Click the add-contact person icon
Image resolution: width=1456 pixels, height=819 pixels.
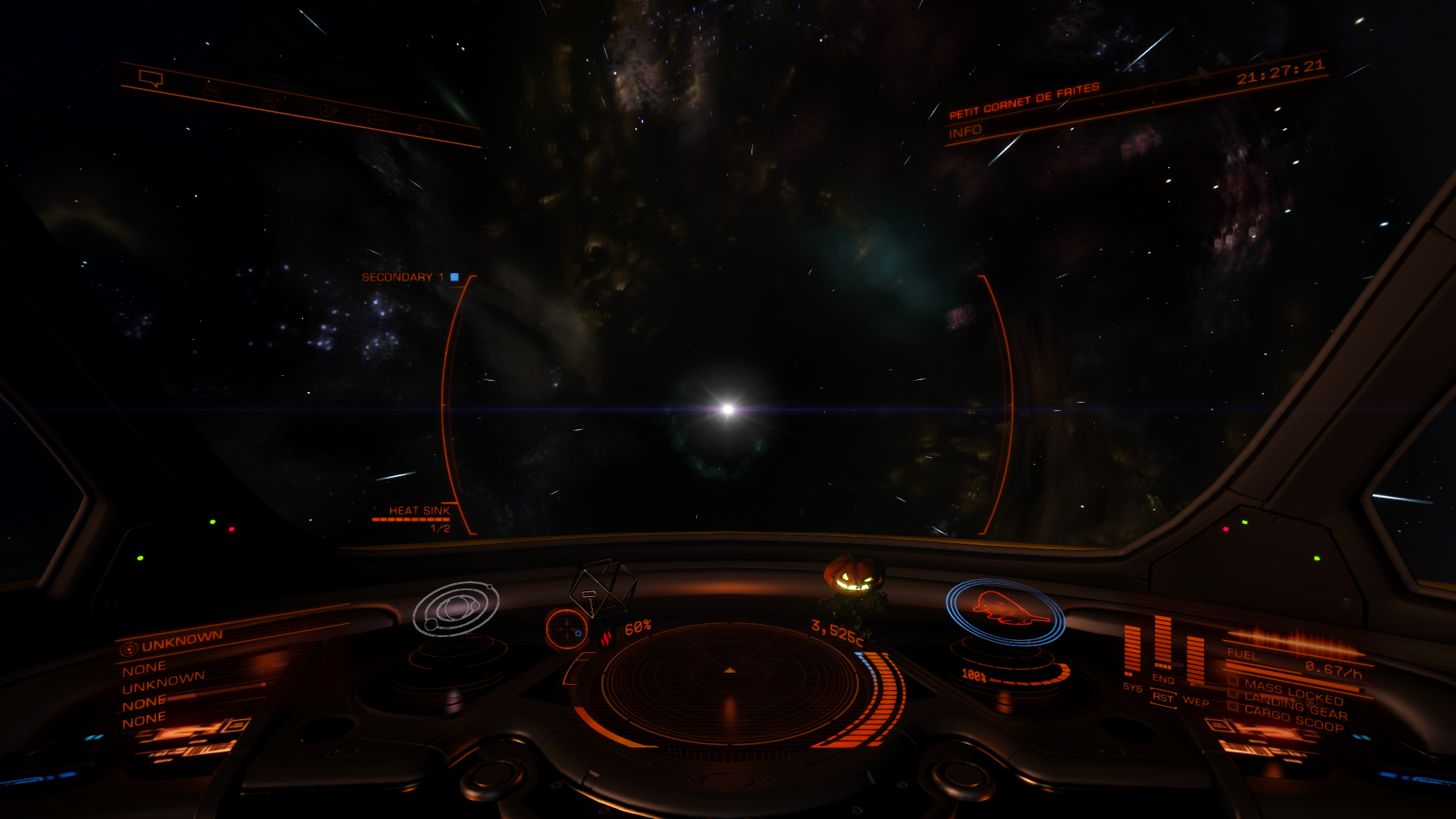coord(268,99)
